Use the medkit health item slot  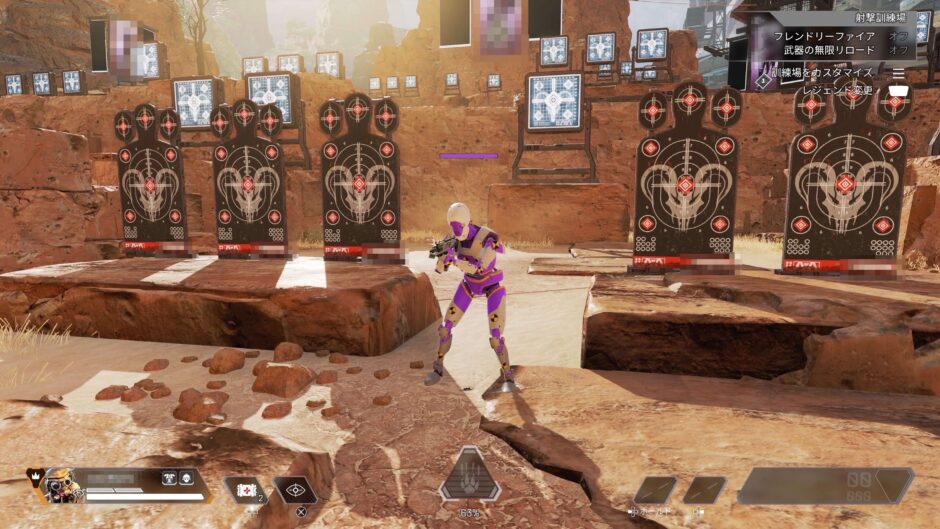point(243,489)
